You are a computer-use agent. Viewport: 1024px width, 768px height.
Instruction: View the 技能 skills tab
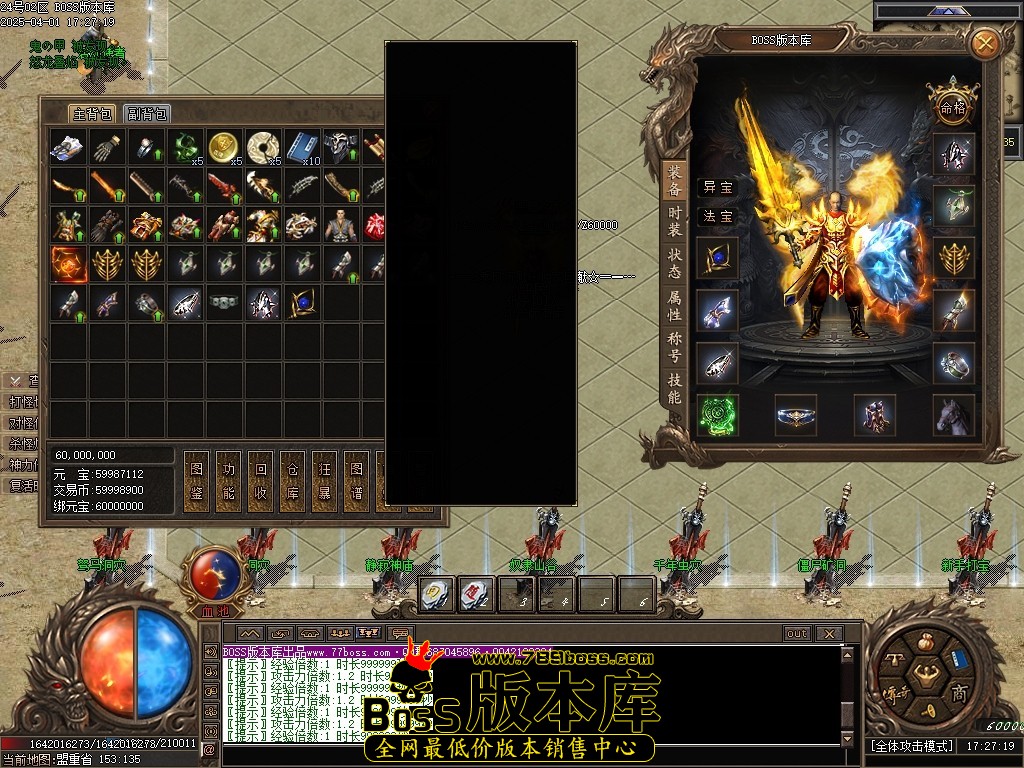(x=675, y=388)
